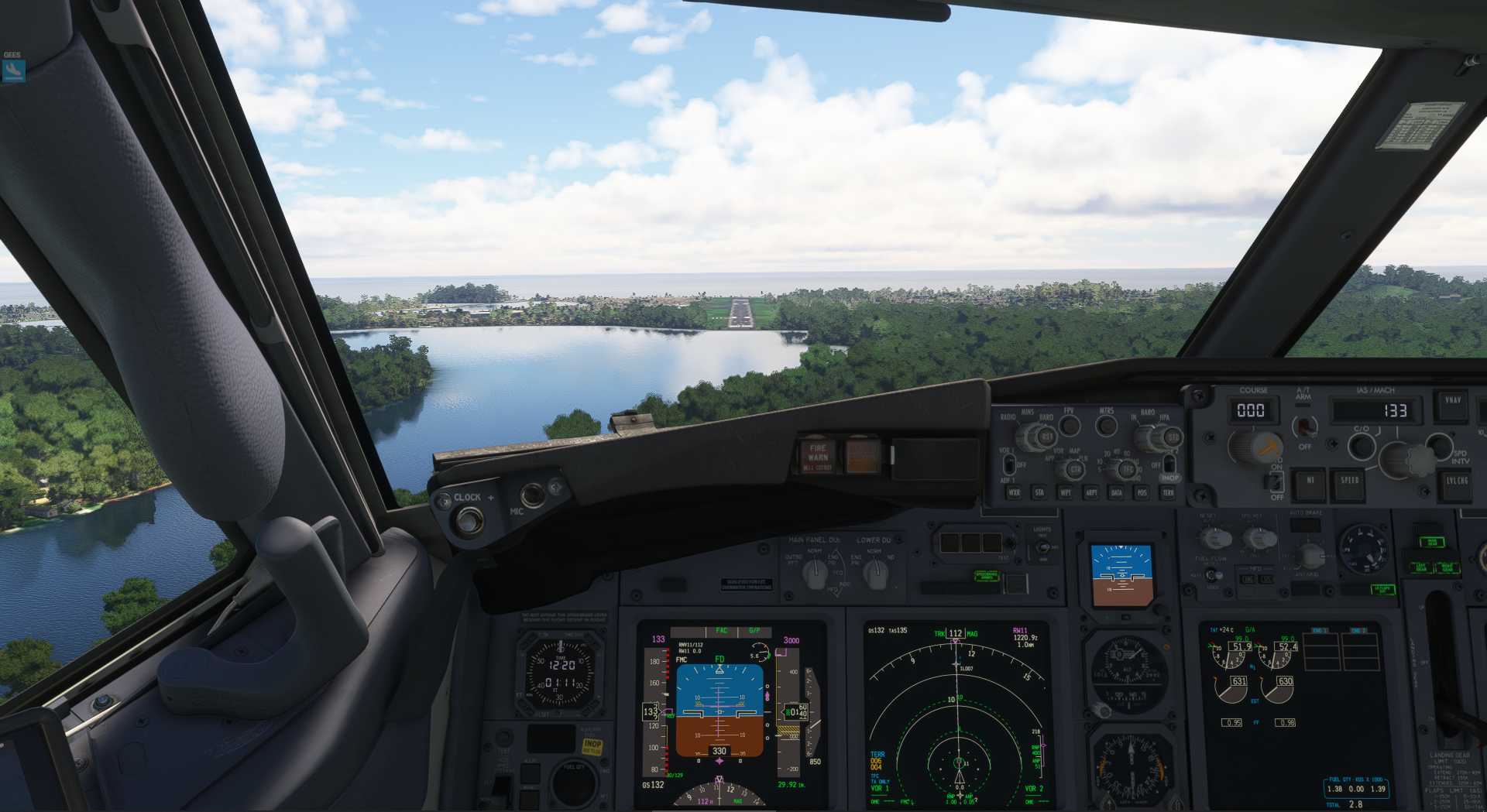1487x812 pixels.
Task: Engage the LVL CHG button
Action: click(x=1456, y=481)
